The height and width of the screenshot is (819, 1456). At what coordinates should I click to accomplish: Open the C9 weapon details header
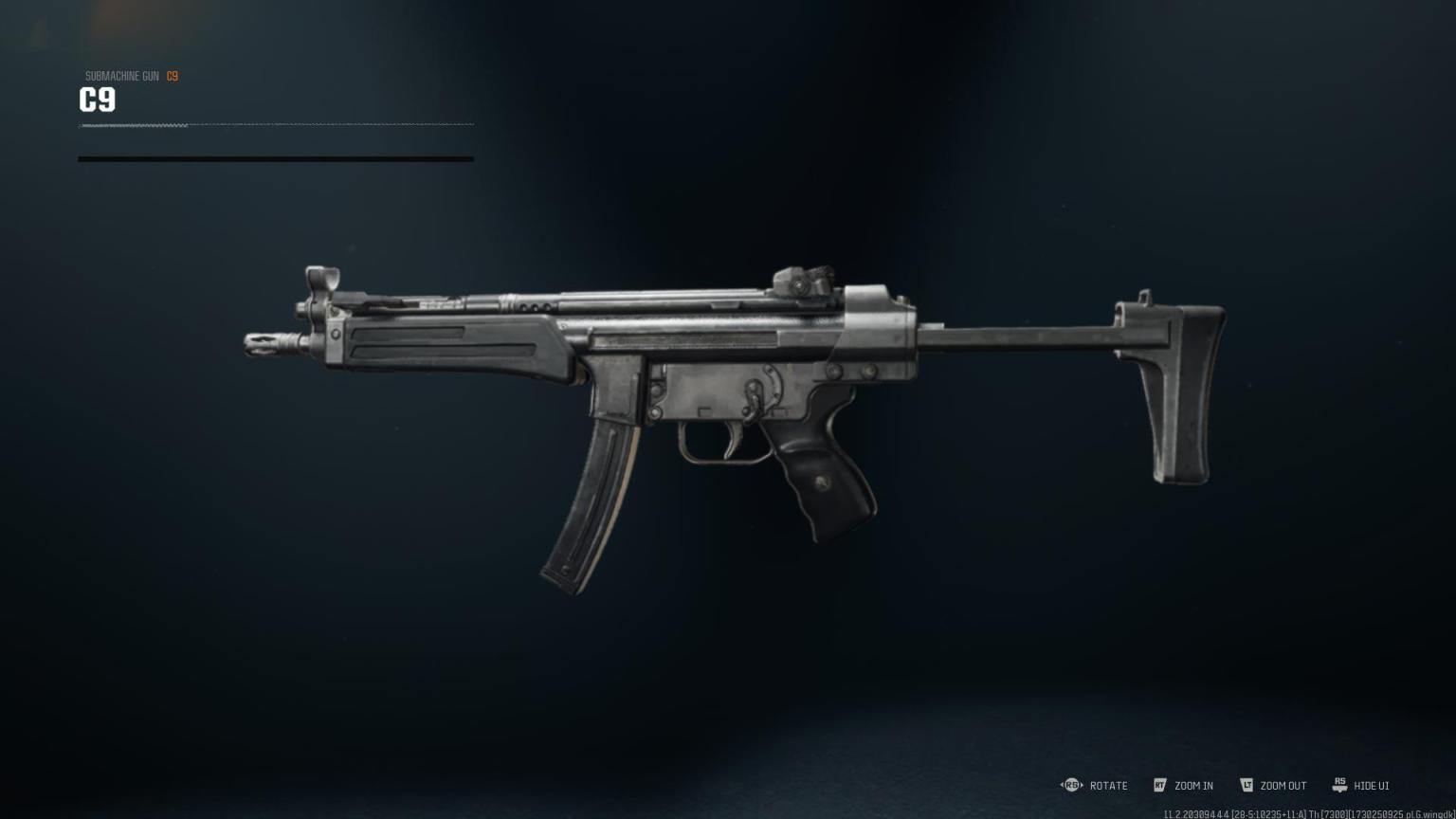(x=98, y=100)
